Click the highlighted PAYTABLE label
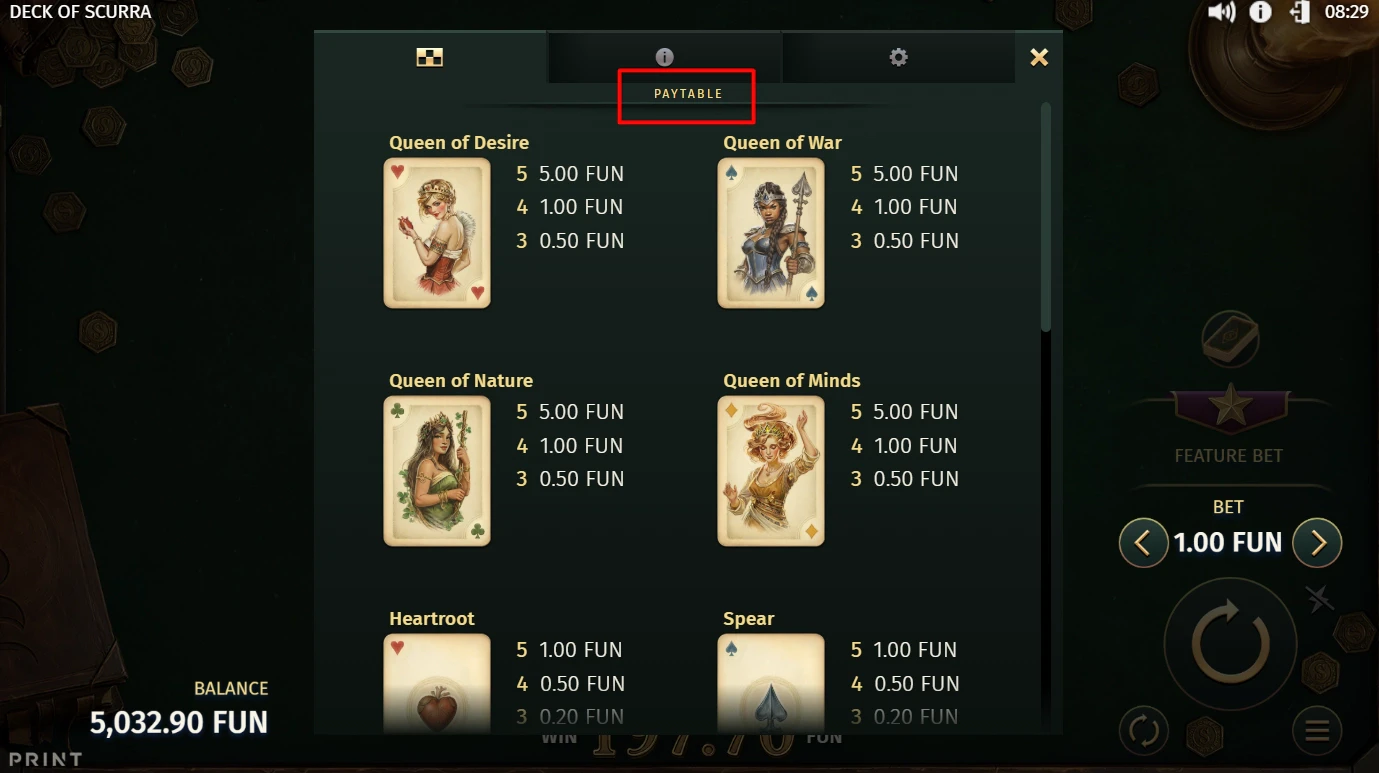Screen dimensions: 1379x773 (x=687, y=93)
